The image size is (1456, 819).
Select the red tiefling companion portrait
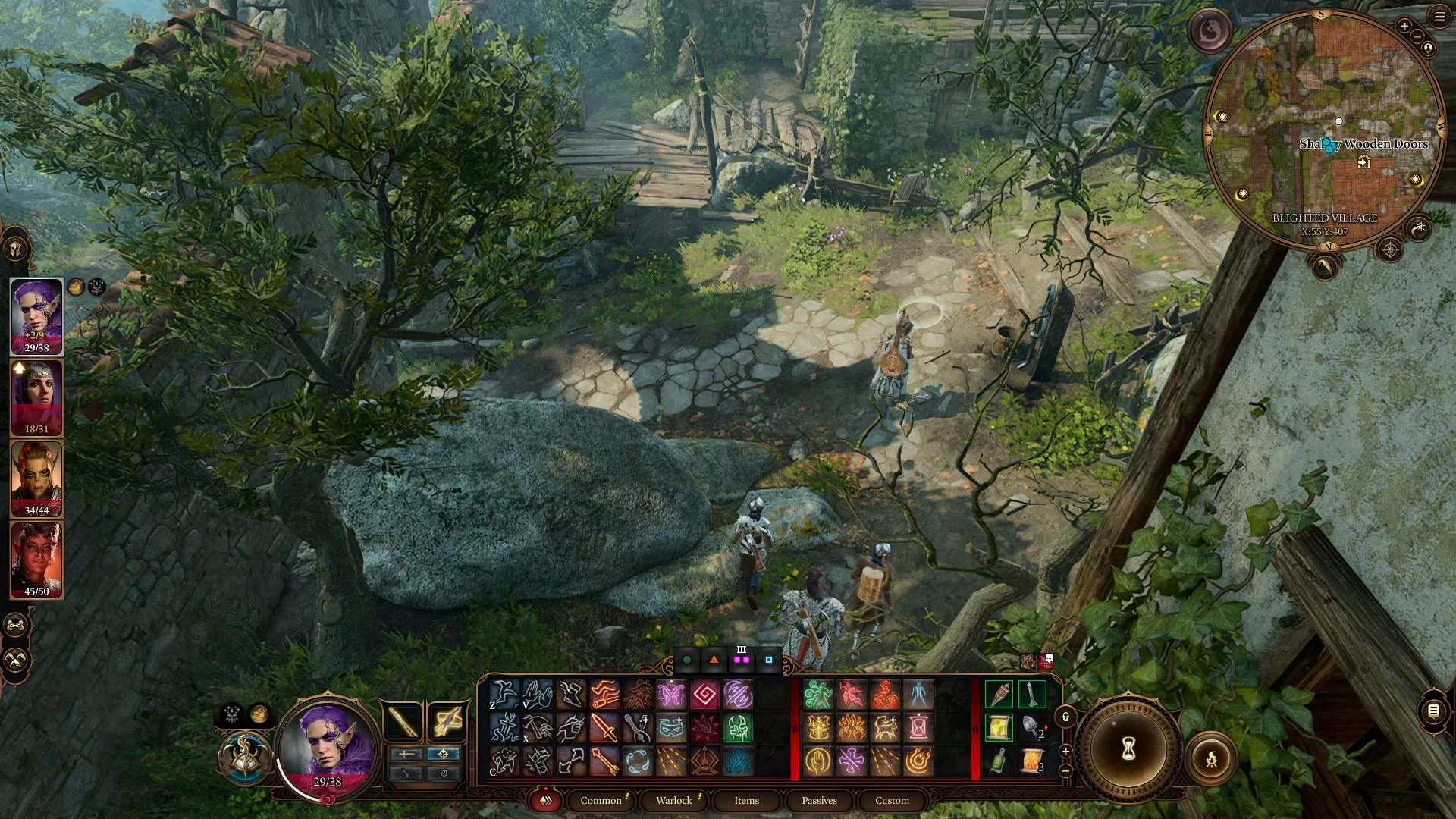point(36,560)
